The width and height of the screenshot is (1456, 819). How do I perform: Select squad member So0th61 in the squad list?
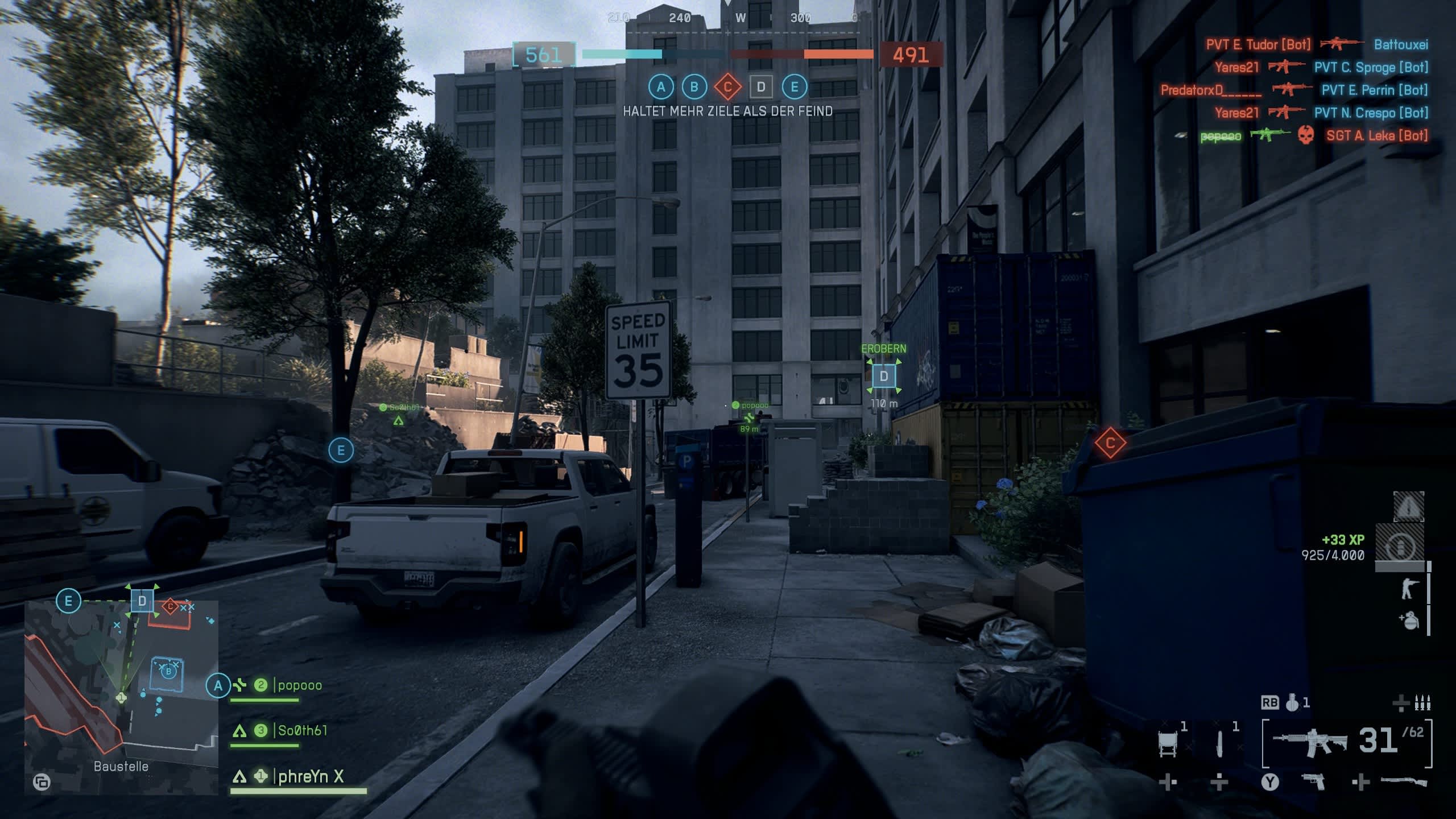tap(301, 731)
